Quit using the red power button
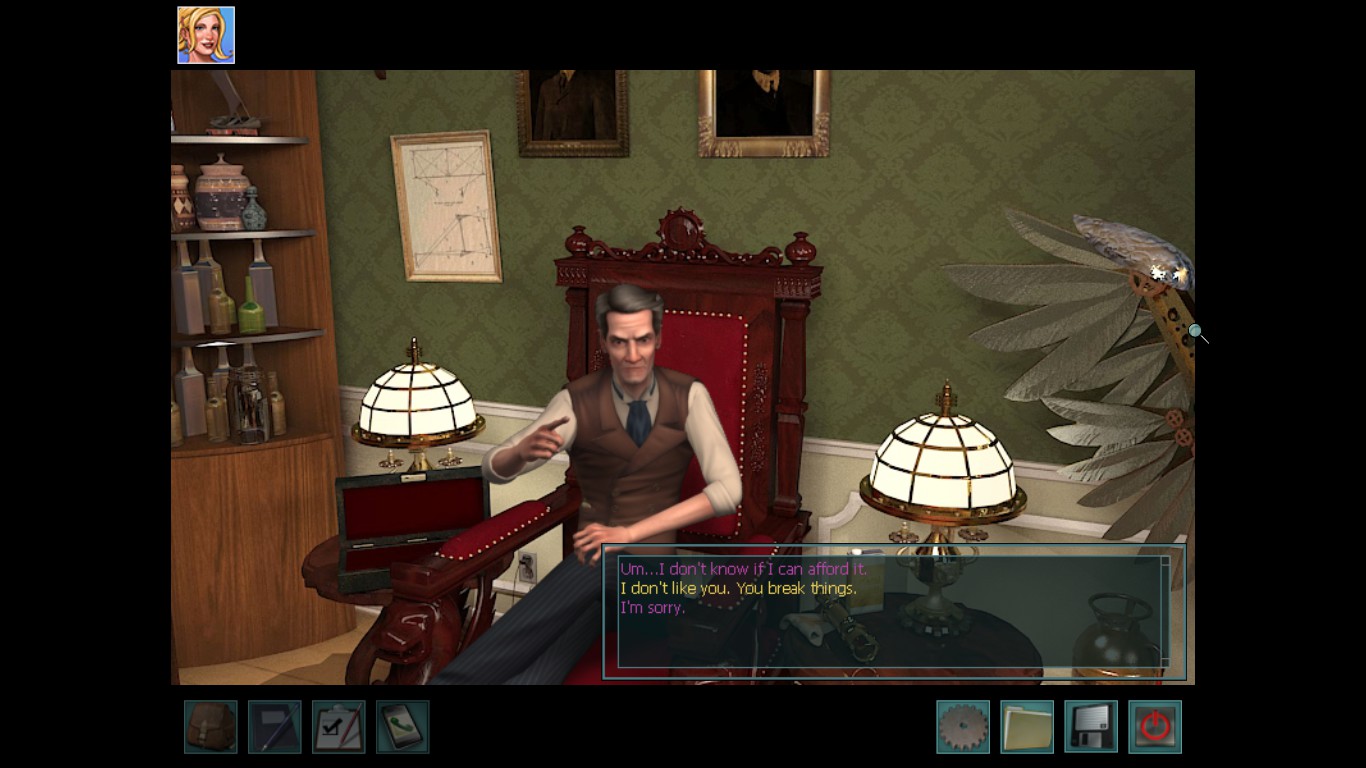1366x768 pixels. pos(1155,727)
